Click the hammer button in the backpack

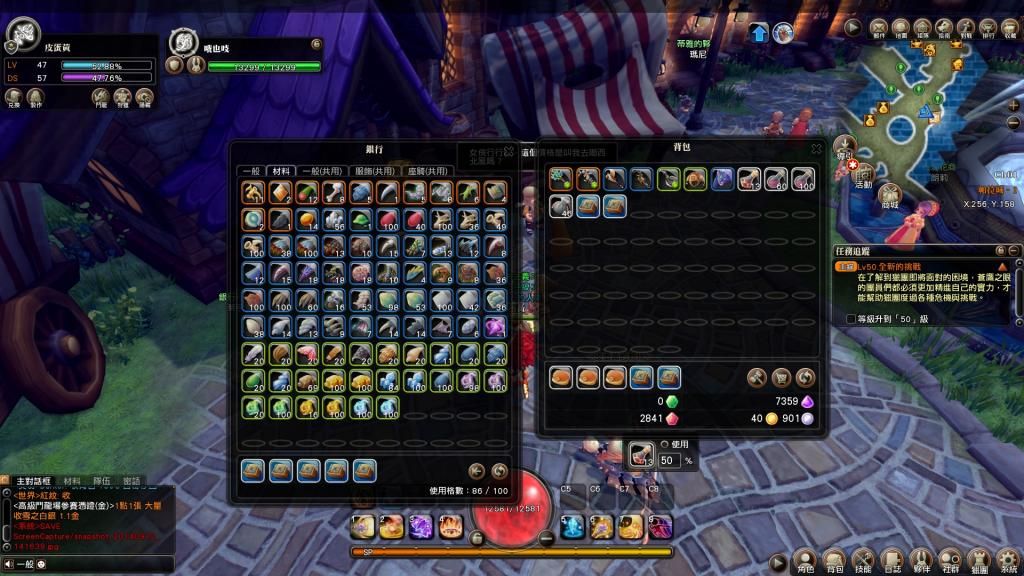click(x=757, y=378)
